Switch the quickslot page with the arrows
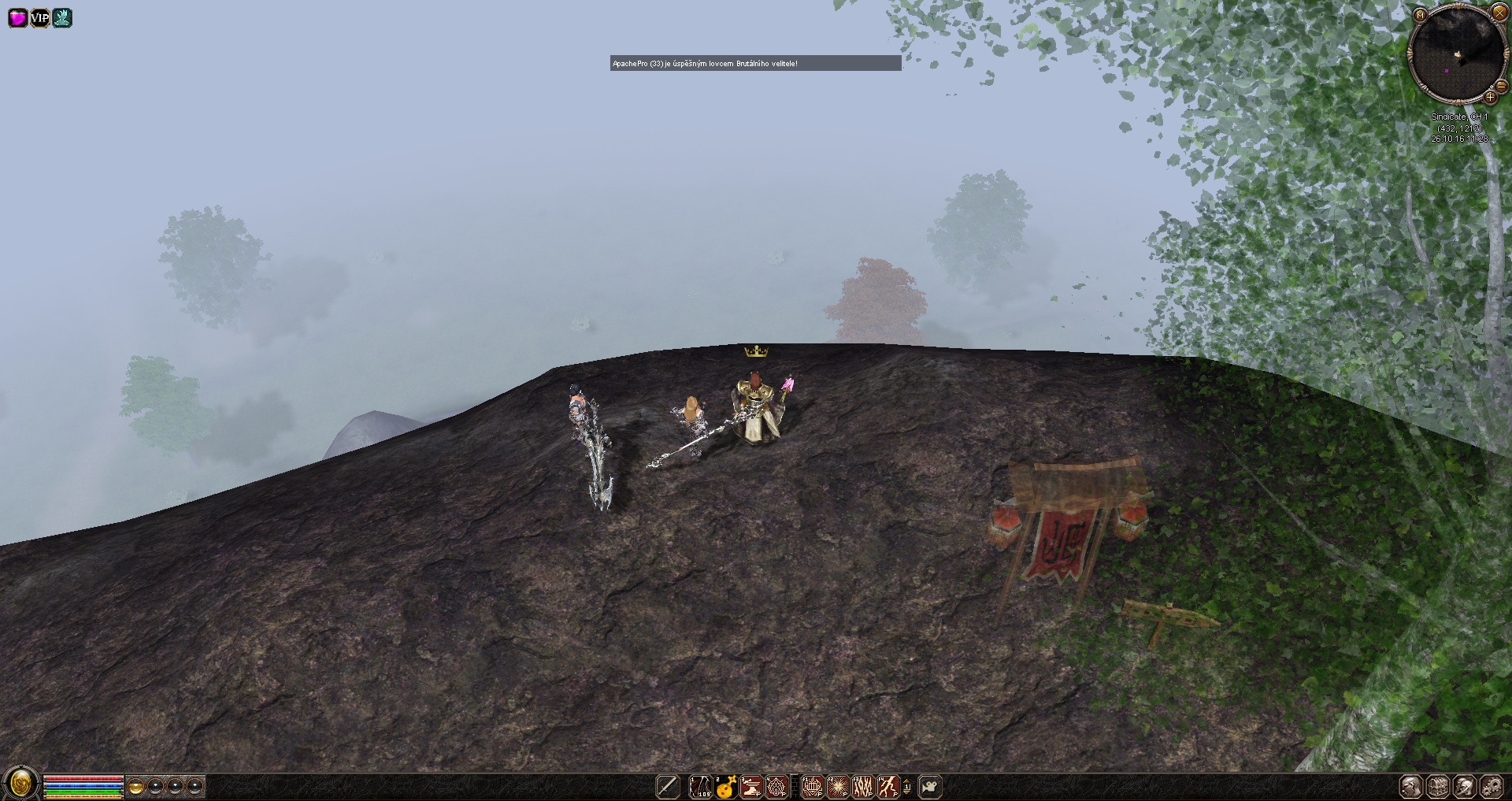1512x801 pixels. [907, 786]
